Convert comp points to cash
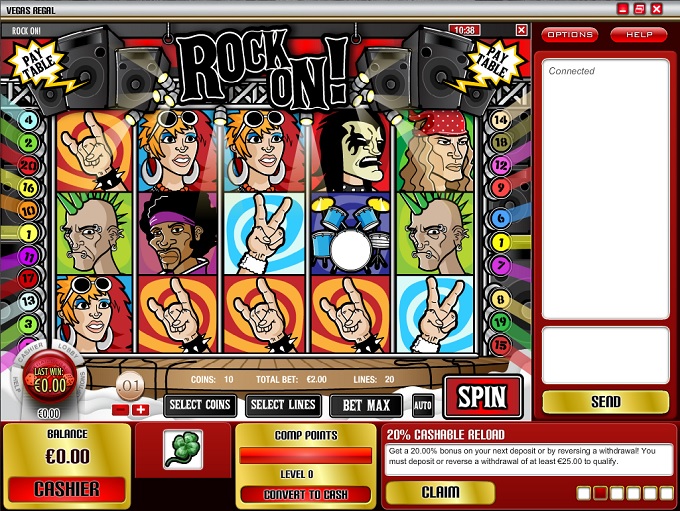680x511 pixels. point(305,494)
